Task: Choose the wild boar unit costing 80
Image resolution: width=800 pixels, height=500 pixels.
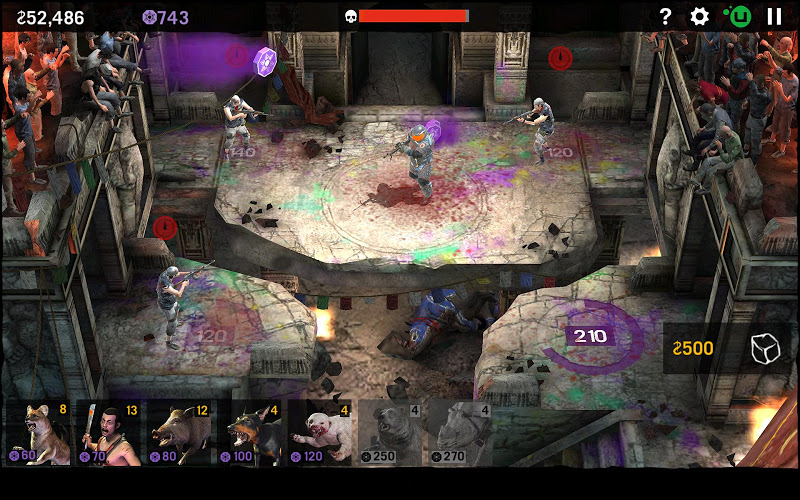Action: [x=180, y=433]
